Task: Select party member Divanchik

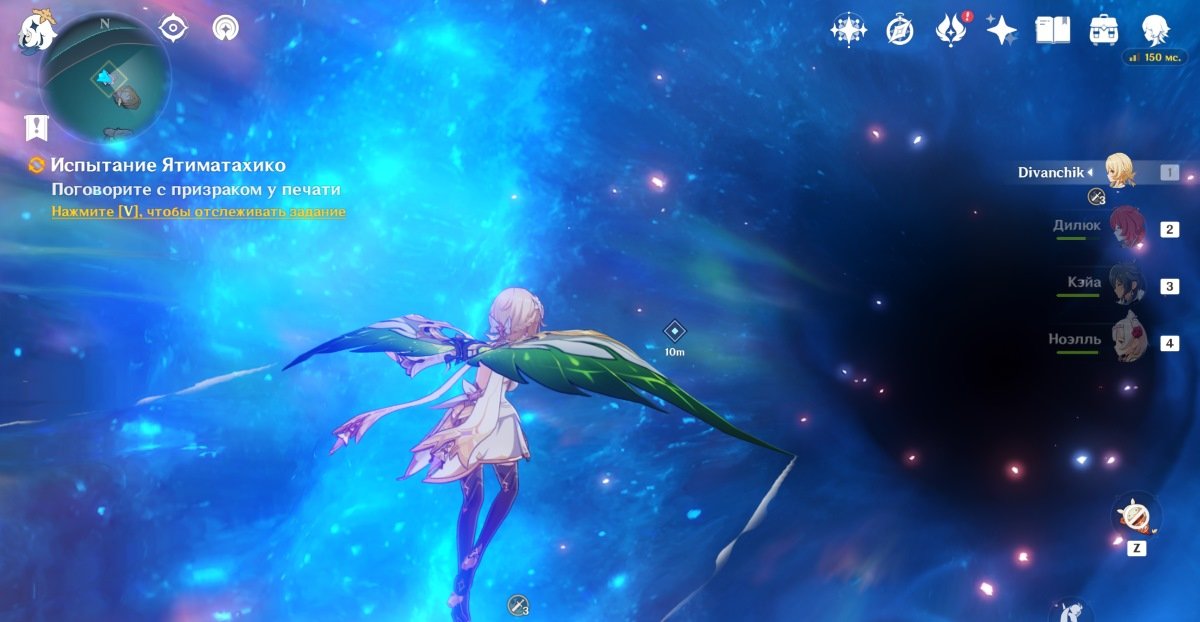Action: click(x=1121, y=172)
